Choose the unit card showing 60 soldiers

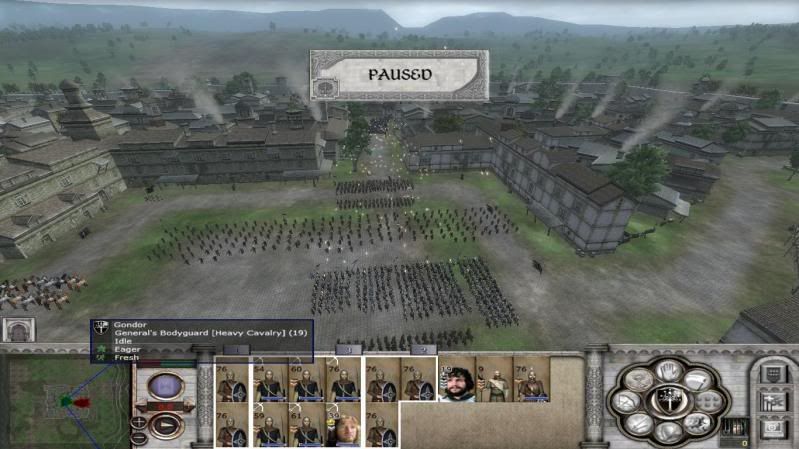click(x=306, y=380)
